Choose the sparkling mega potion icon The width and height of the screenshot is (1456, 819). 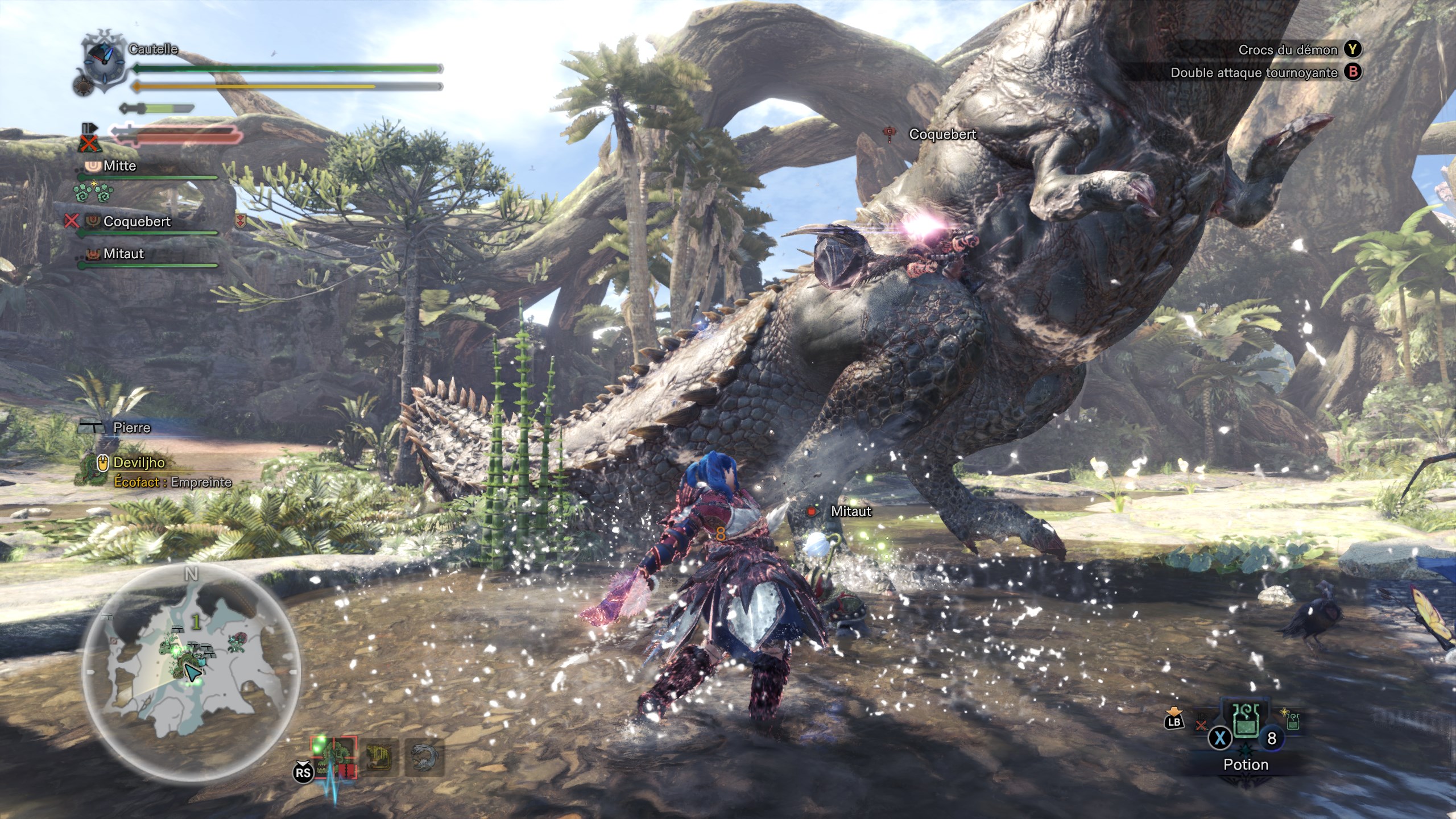coord(1293,721)
